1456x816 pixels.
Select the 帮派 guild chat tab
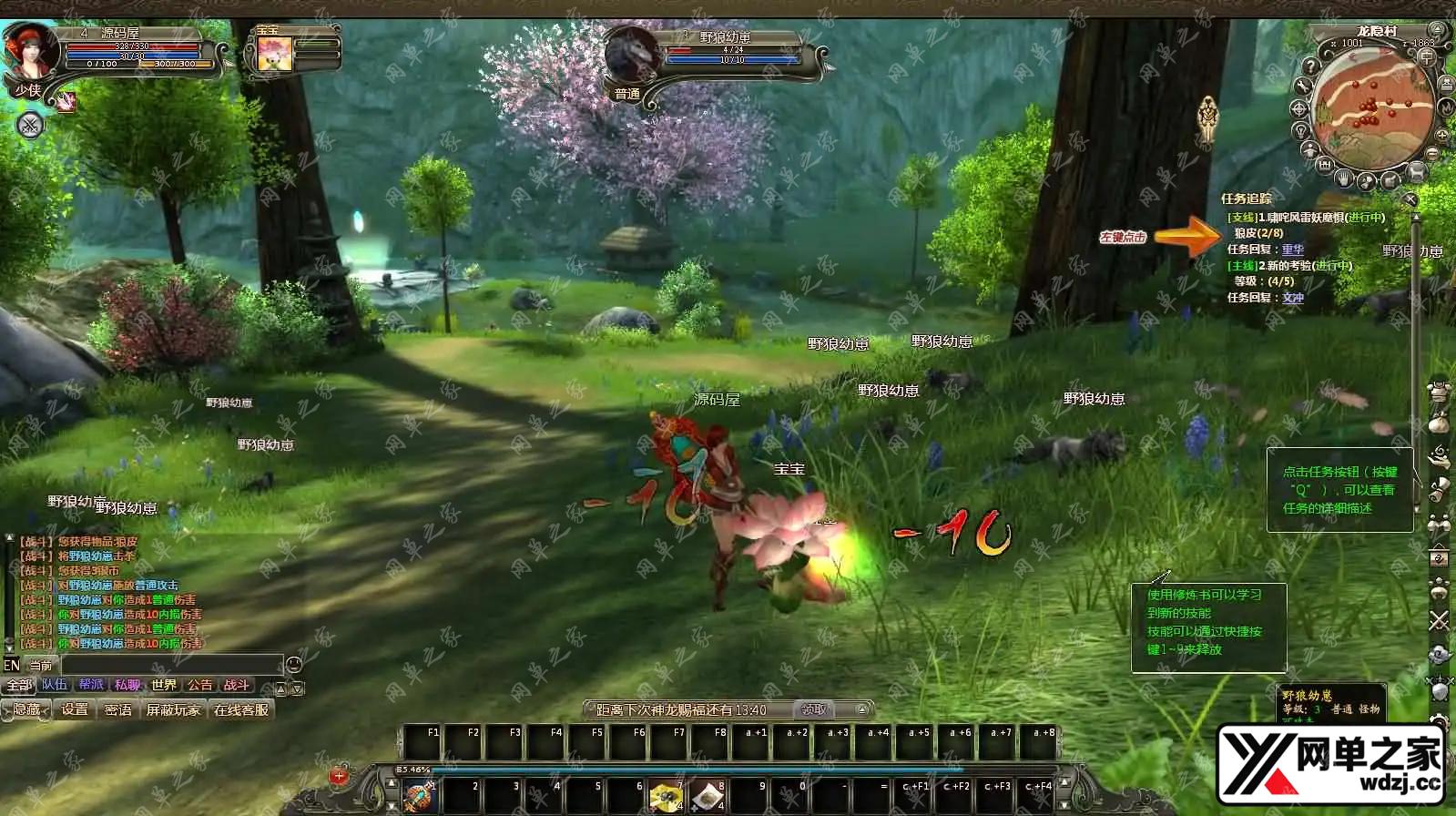(91, 685)
